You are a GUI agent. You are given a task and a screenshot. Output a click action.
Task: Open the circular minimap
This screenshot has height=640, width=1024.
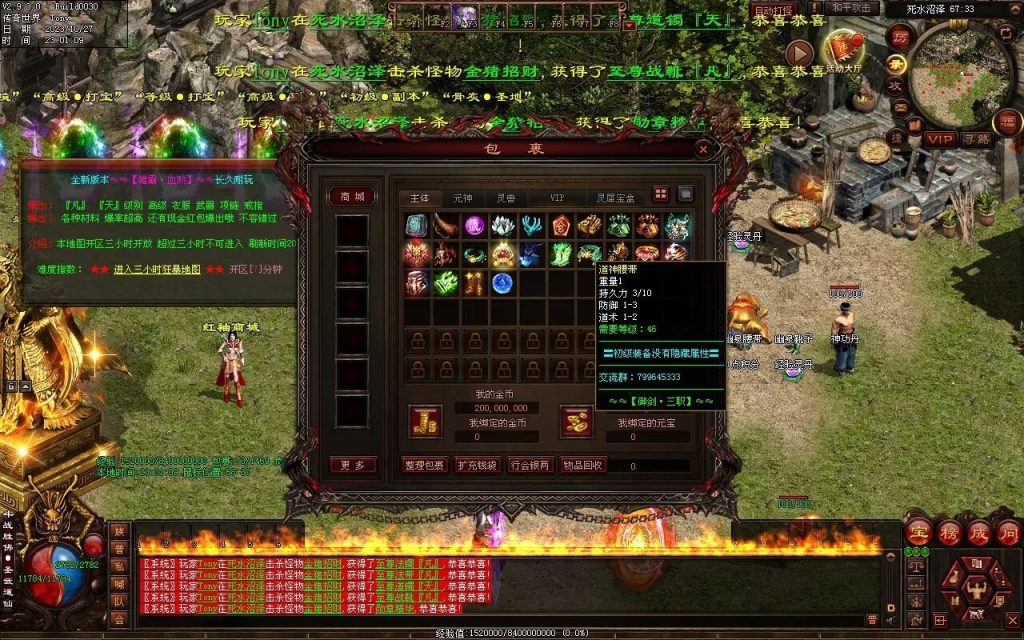click(x=962, y=70)
